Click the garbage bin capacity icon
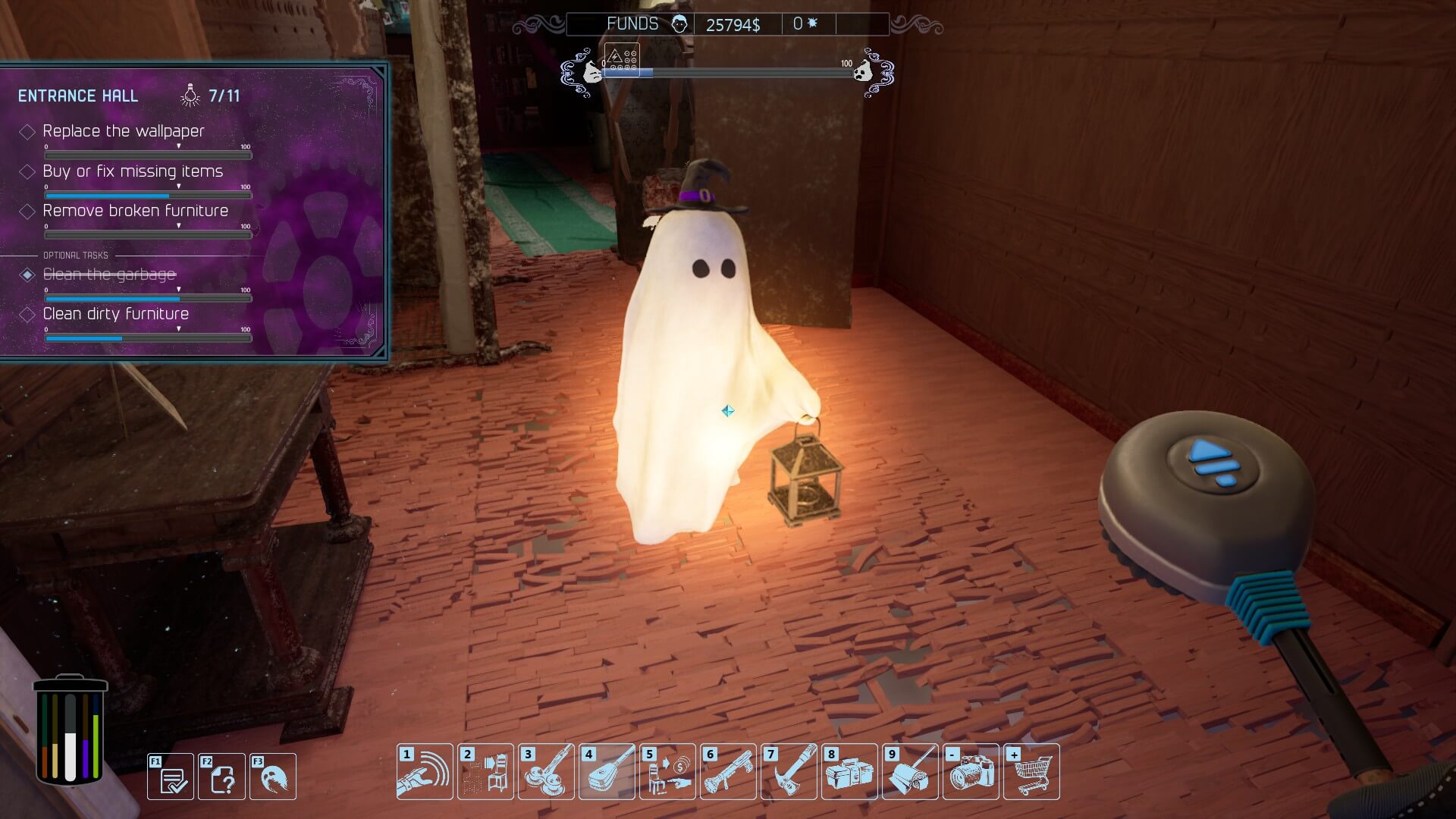This screenshot has height=819, width=1456. [x=71, y=730]
